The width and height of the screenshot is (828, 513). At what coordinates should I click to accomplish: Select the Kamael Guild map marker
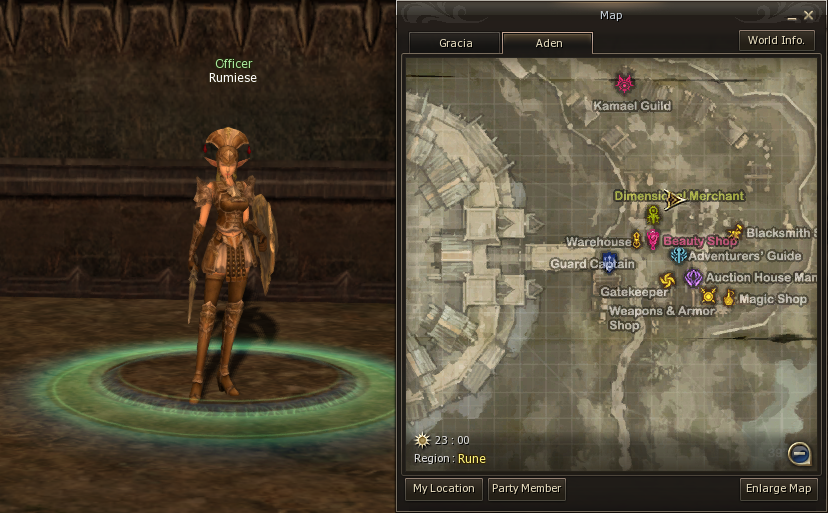tap(626, 84)
